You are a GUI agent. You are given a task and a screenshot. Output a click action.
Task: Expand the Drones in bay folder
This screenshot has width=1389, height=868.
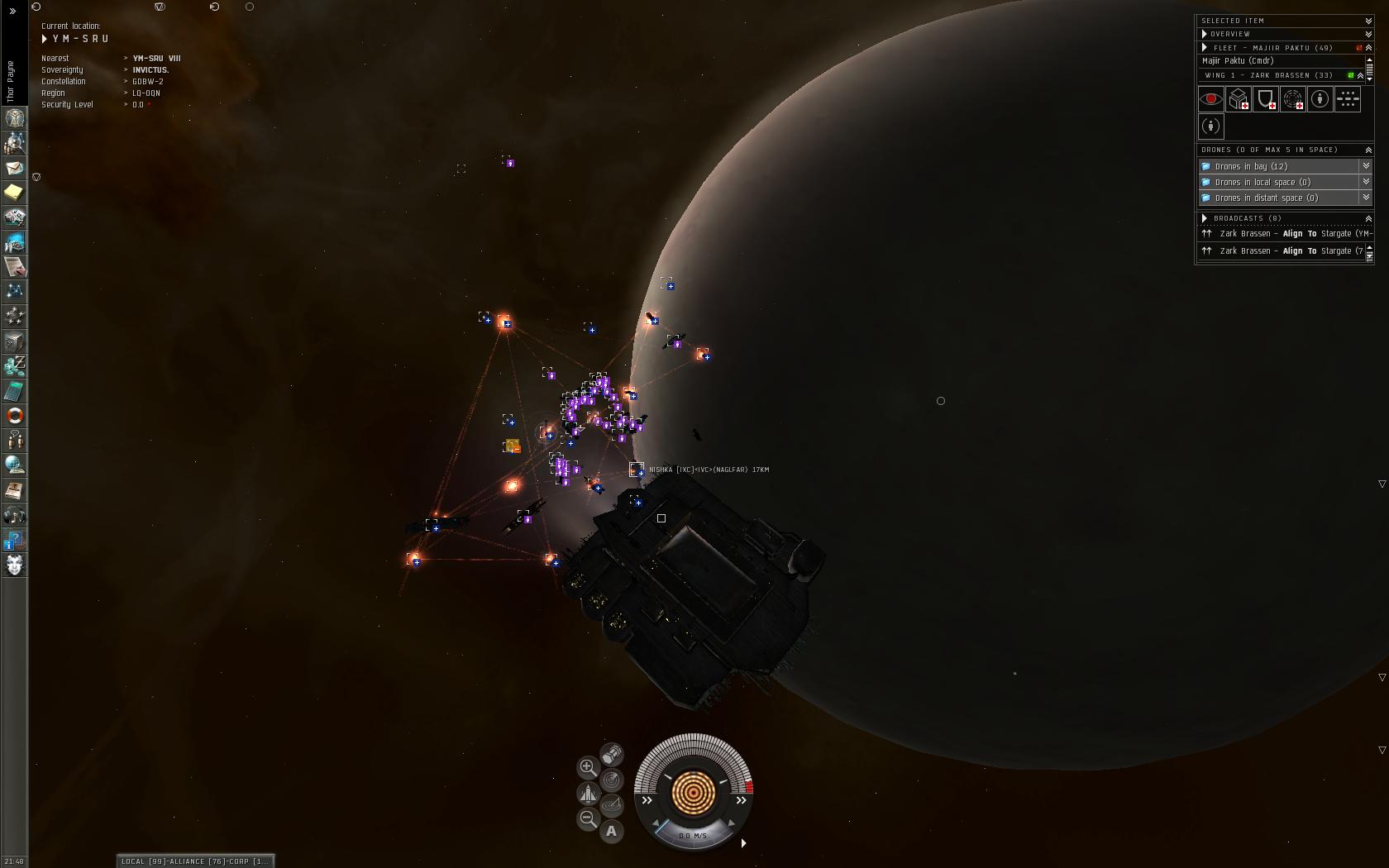point(1366,166)
